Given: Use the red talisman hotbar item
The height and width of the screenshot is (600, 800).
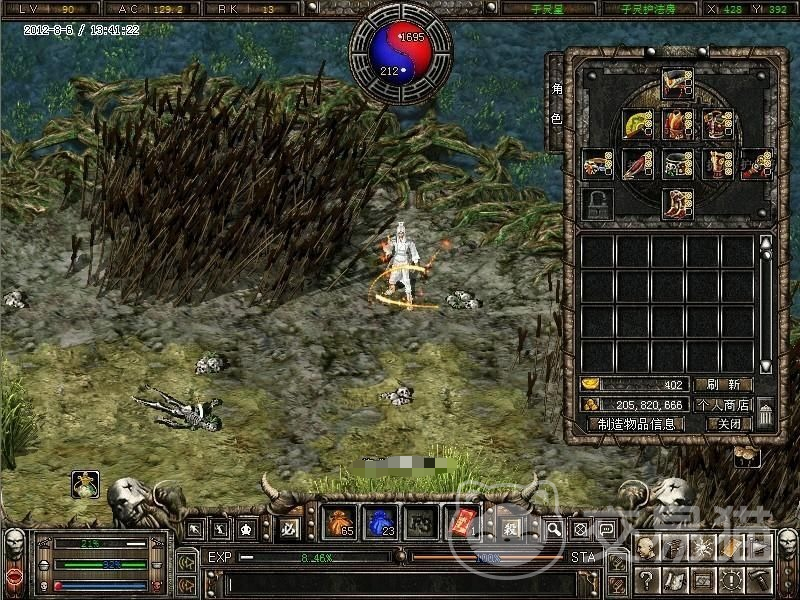Looking at the screenshot, I should tap(459, 523).
